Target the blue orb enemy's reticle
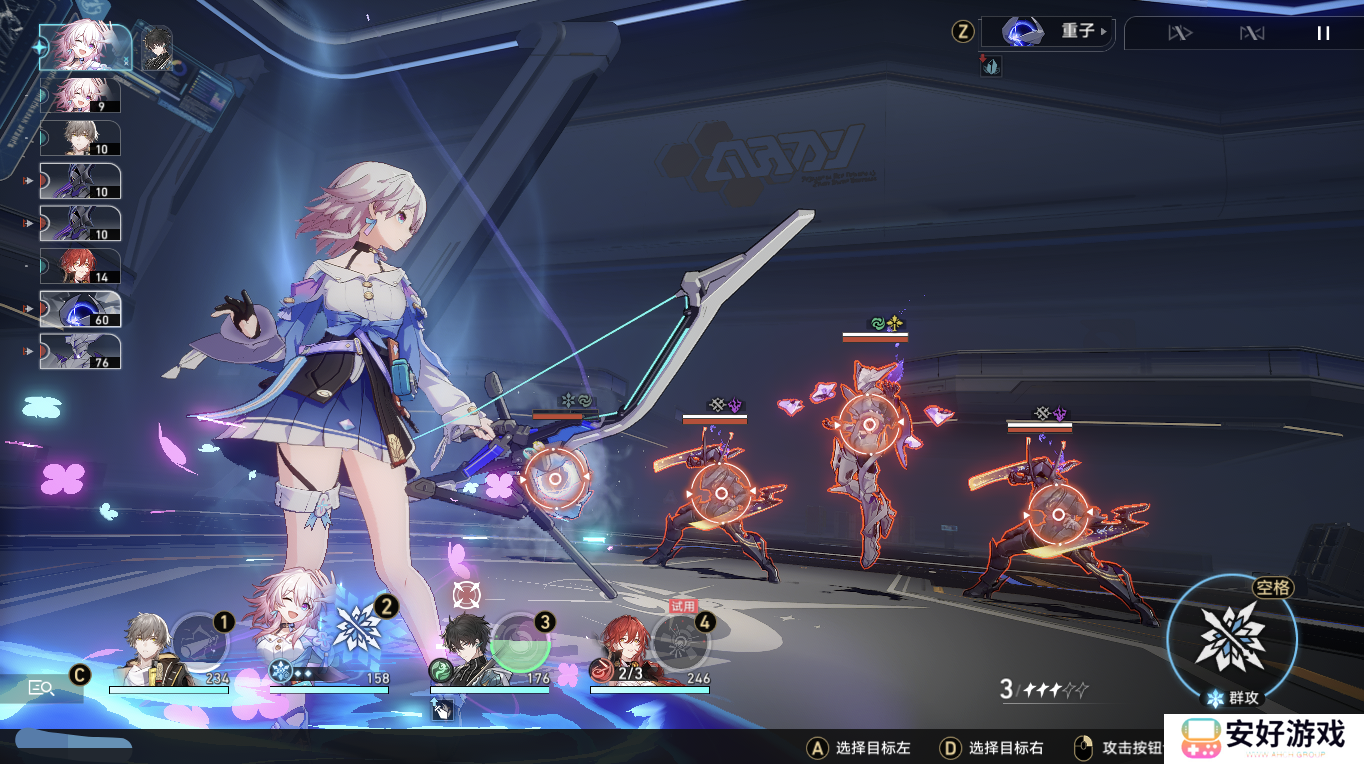 click(x=556, y=479)
